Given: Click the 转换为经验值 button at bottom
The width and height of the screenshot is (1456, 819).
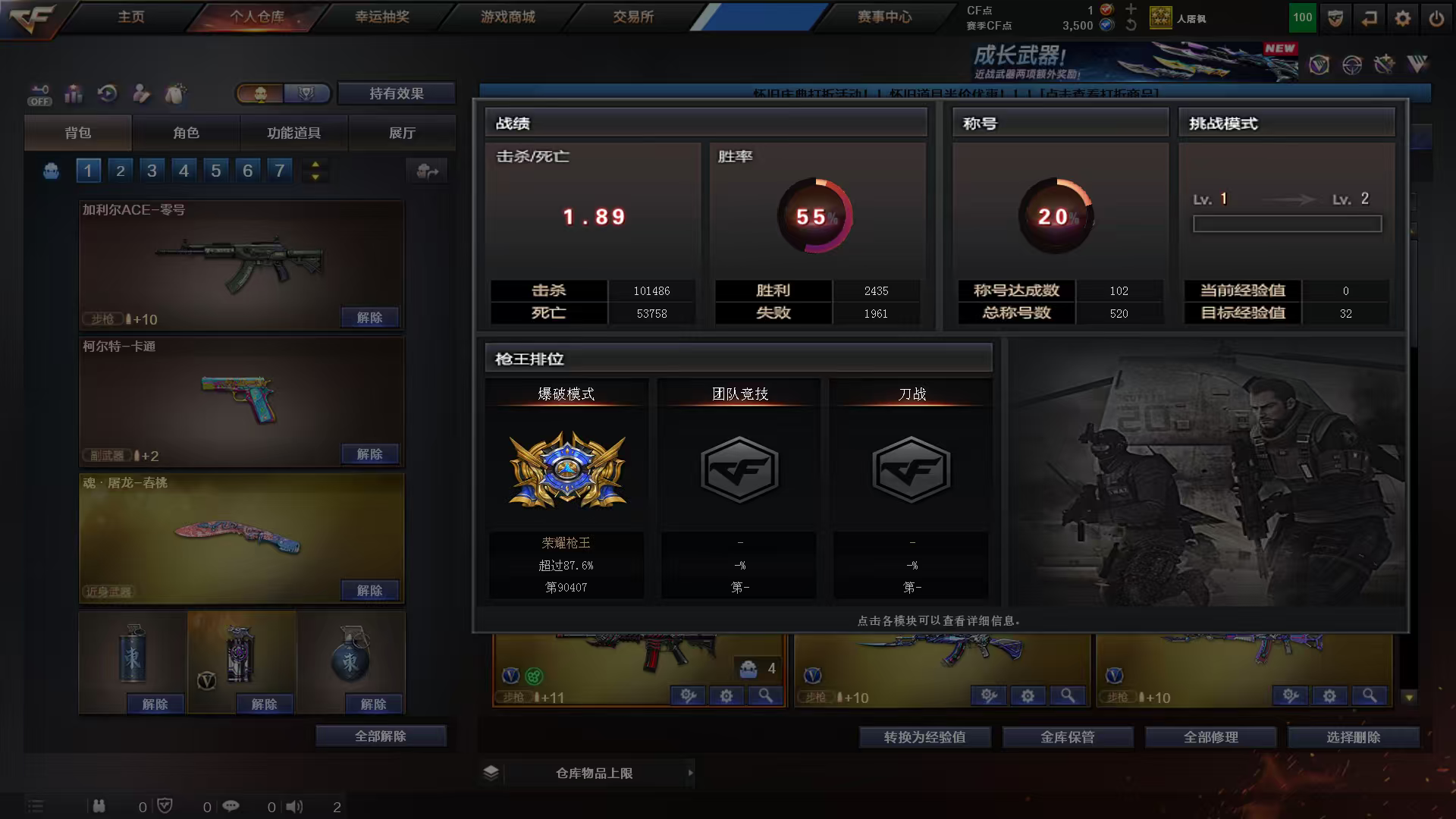Looking at the screenshot, I should 924,736.
